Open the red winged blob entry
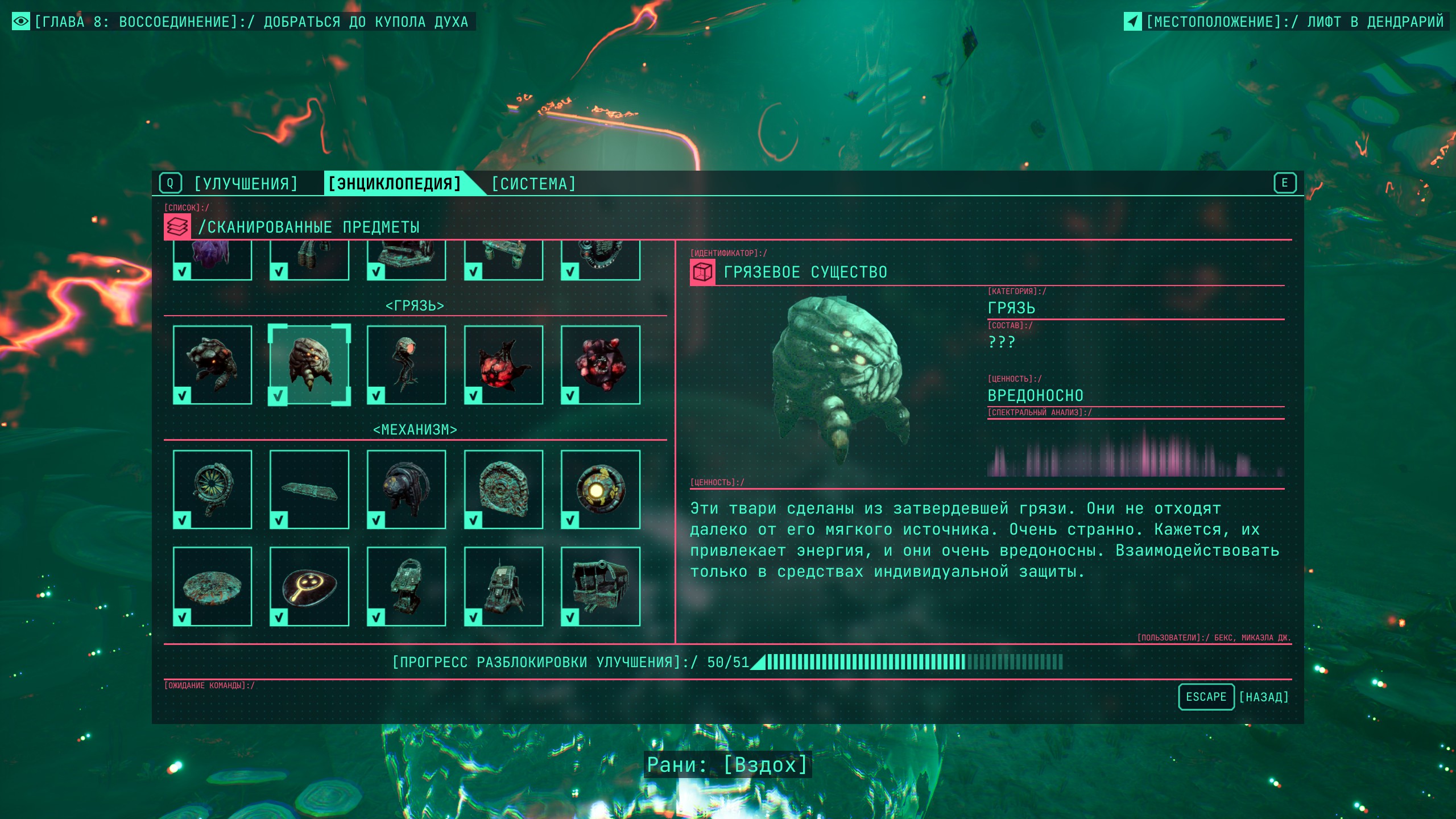The height and width of the screenshot is (819, 1456). (x=503, y=365)
